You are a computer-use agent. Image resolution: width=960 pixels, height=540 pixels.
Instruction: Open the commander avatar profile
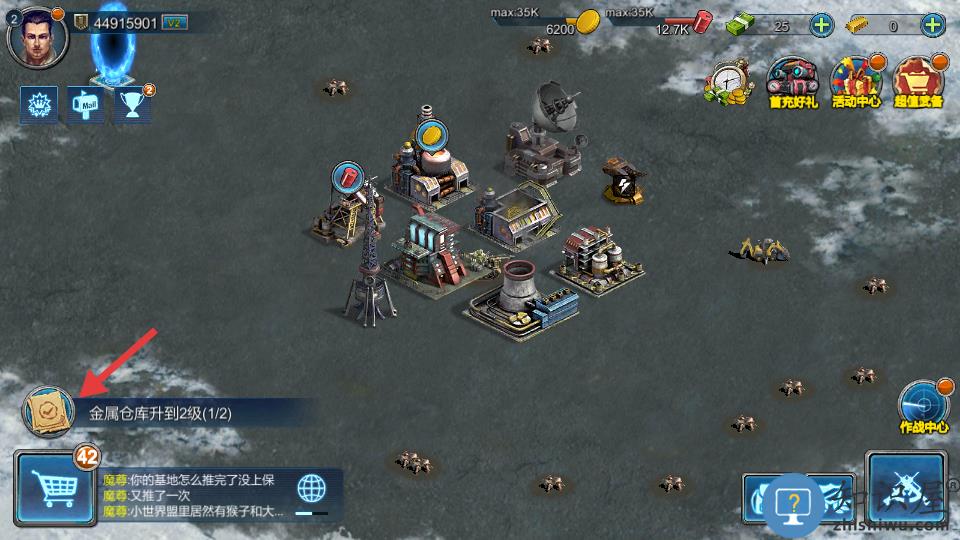pos(37,35)
